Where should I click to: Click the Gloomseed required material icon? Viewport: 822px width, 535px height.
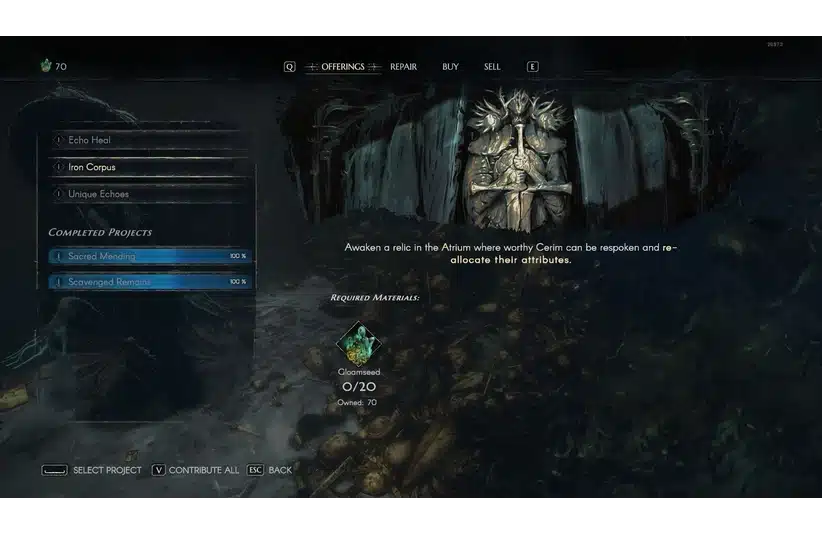358,344
